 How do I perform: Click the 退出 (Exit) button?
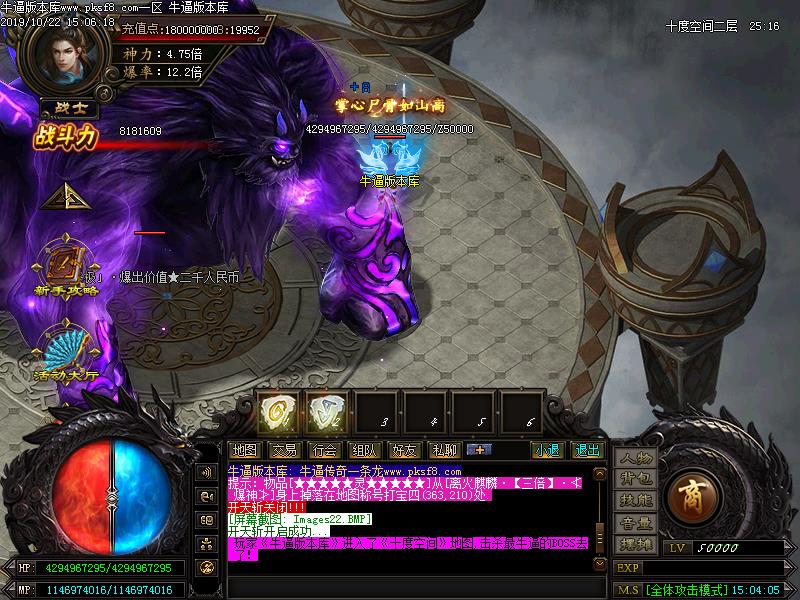[587, 450]
